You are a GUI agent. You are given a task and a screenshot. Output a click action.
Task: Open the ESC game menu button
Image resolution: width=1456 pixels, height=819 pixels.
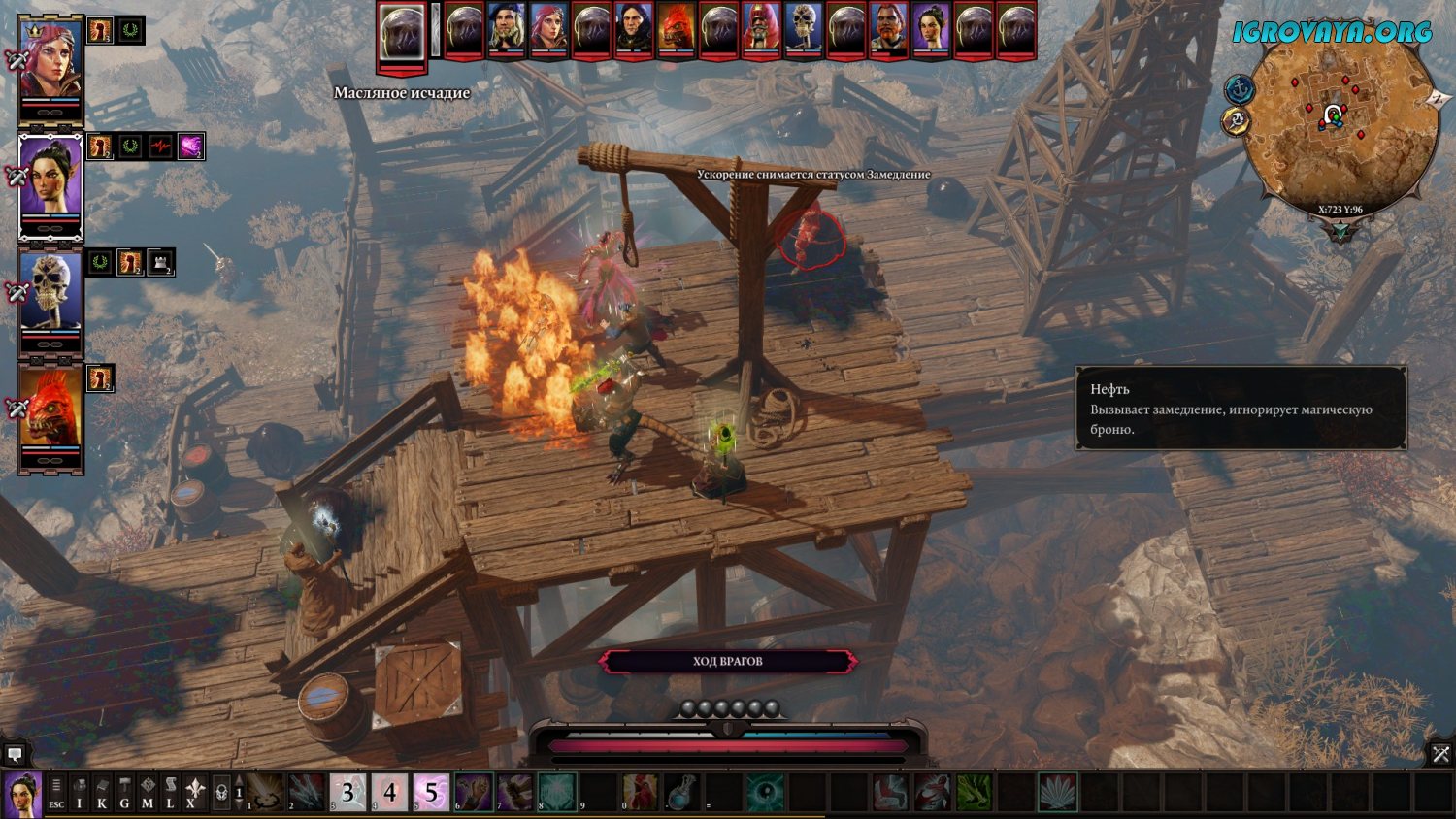pos(56,793)
